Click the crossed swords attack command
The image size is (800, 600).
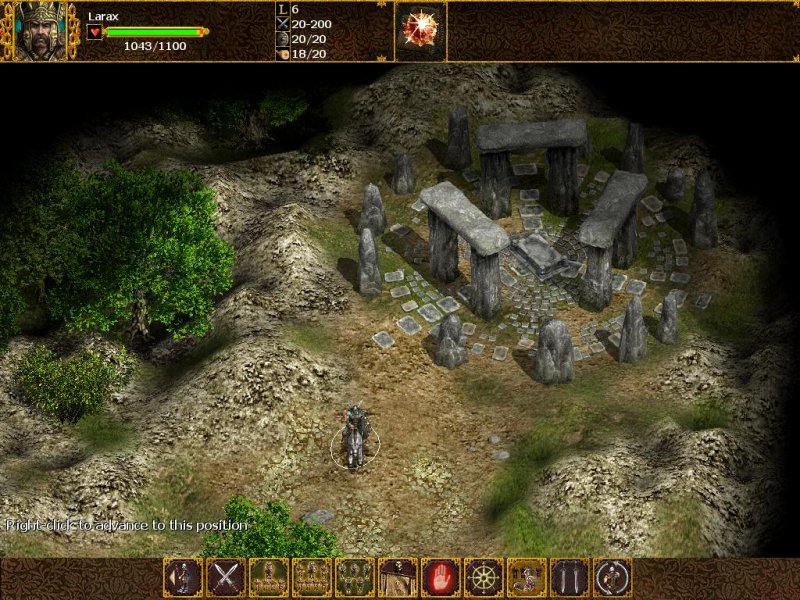point(226,577)
